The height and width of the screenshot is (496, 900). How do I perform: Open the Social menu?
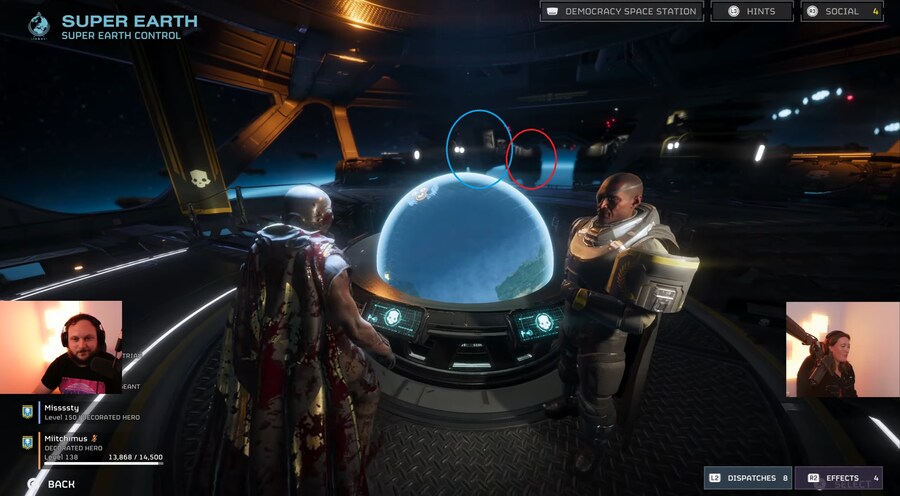tap(841, 12)
